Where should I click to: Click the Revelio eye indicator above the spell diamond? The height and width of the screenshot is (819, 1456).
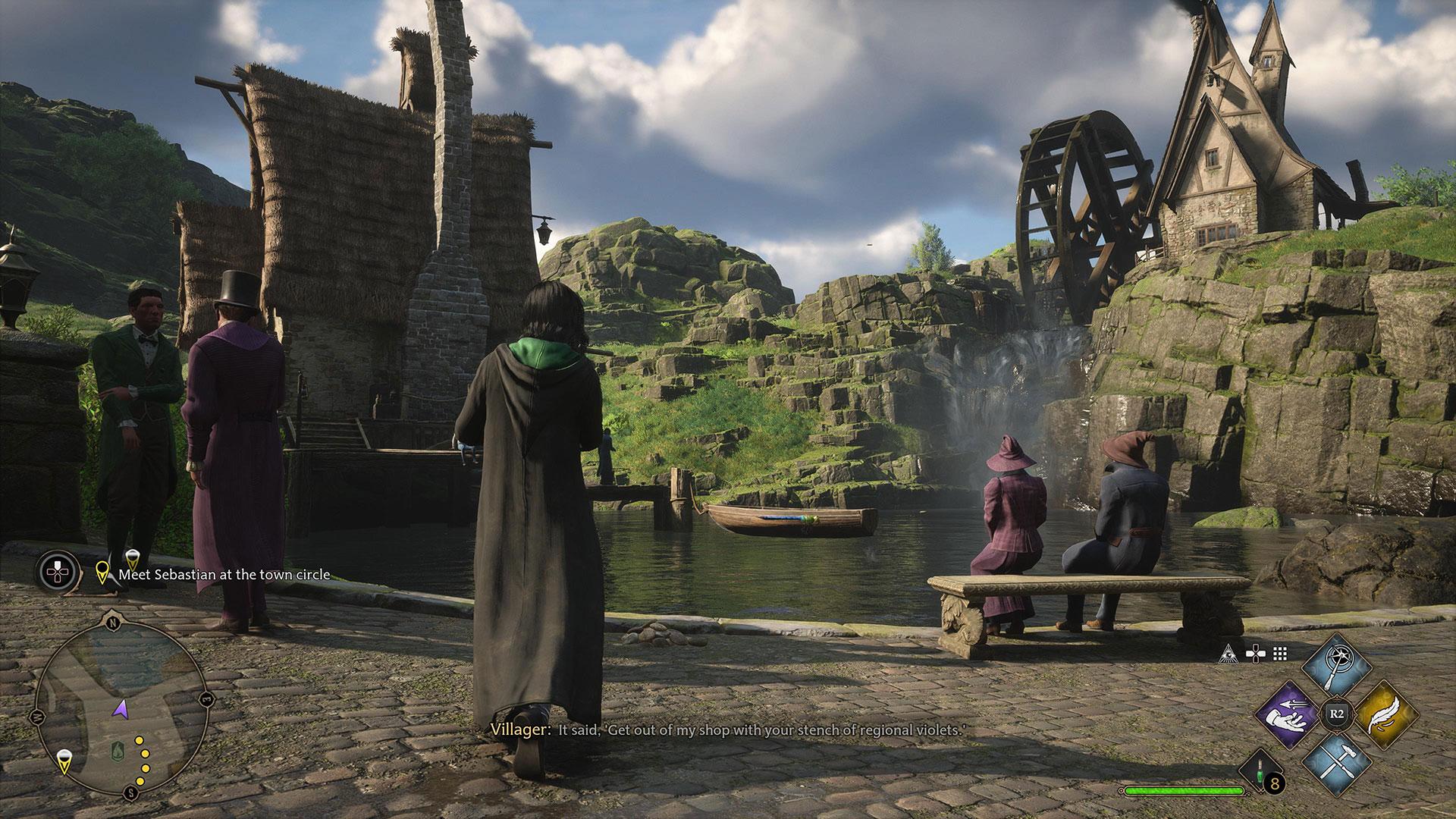tap(1230, 653)
